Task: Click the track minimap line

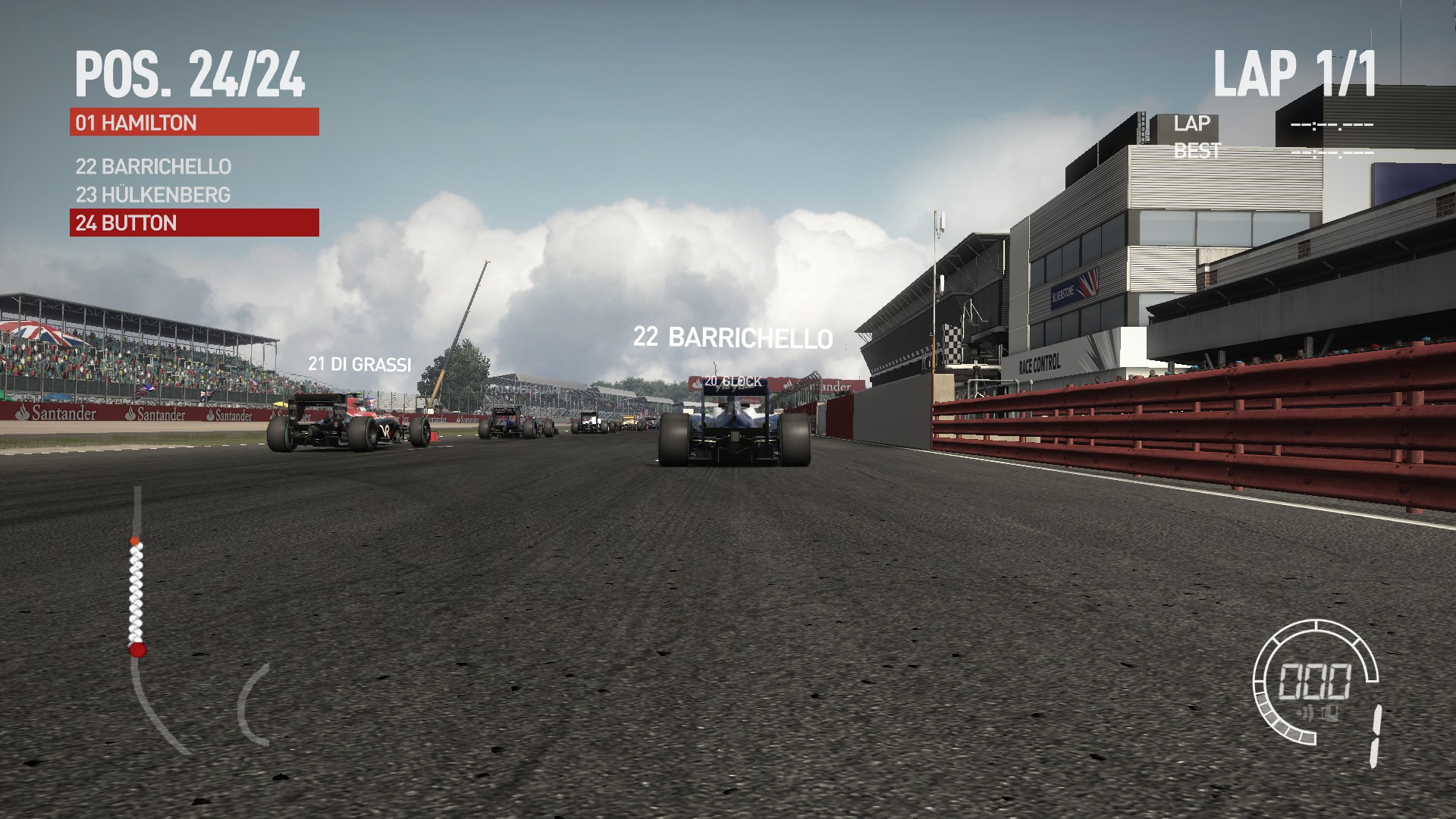Action: click(x=137, y=599)
